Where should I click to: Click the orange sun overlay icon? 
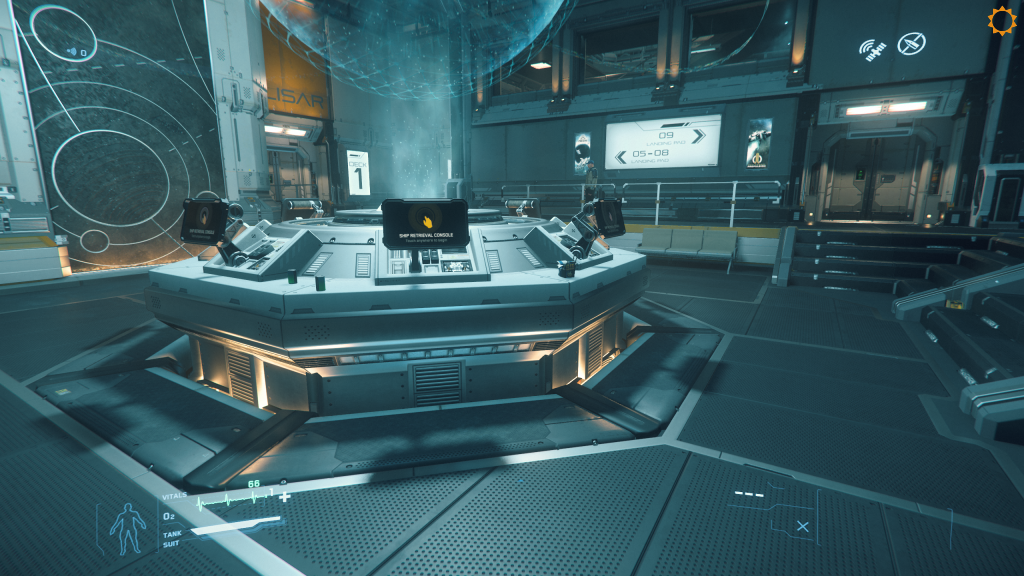click(1001, 21)
